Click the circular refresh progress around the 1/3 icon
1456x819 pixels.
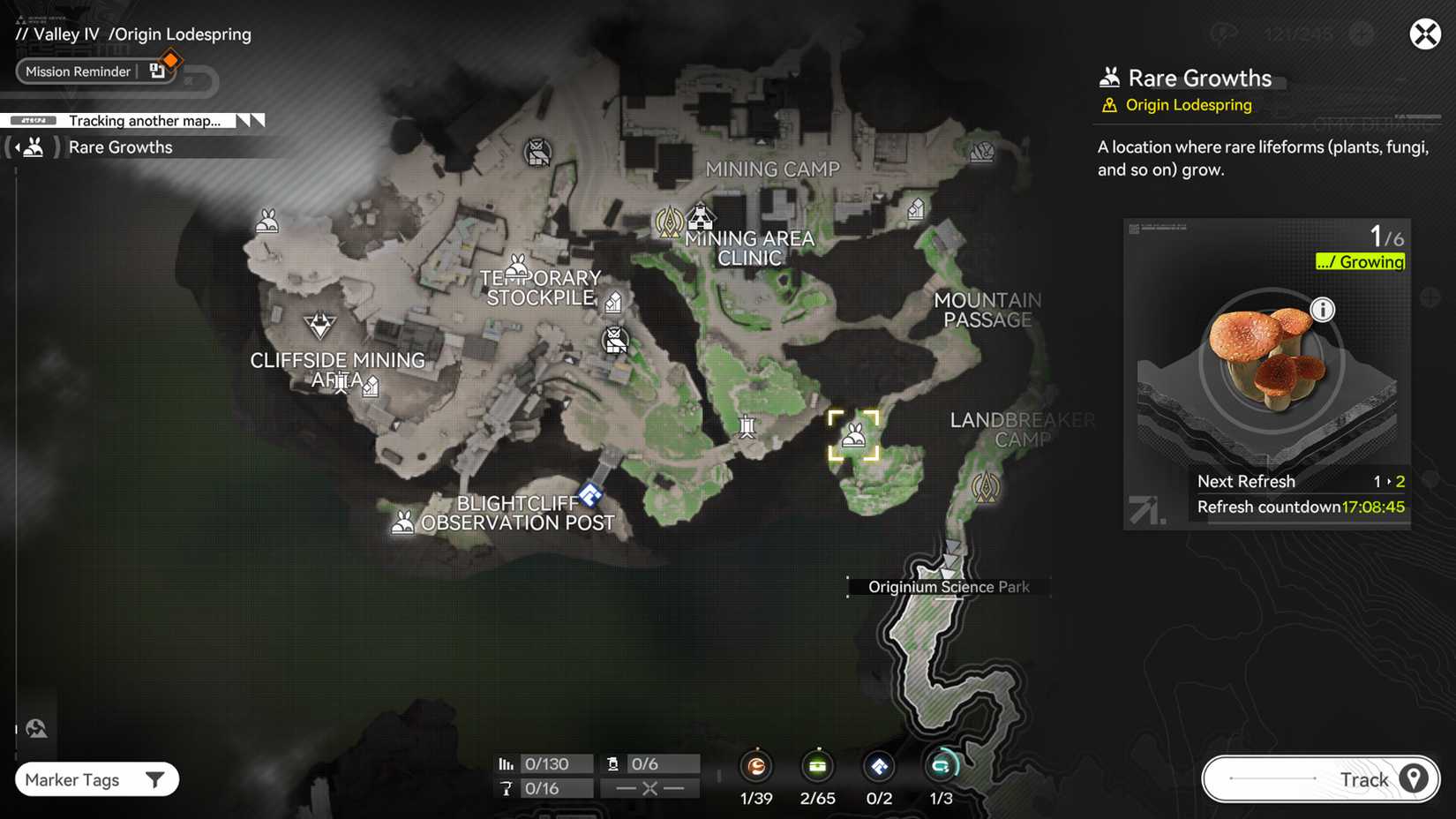point(941,766)
